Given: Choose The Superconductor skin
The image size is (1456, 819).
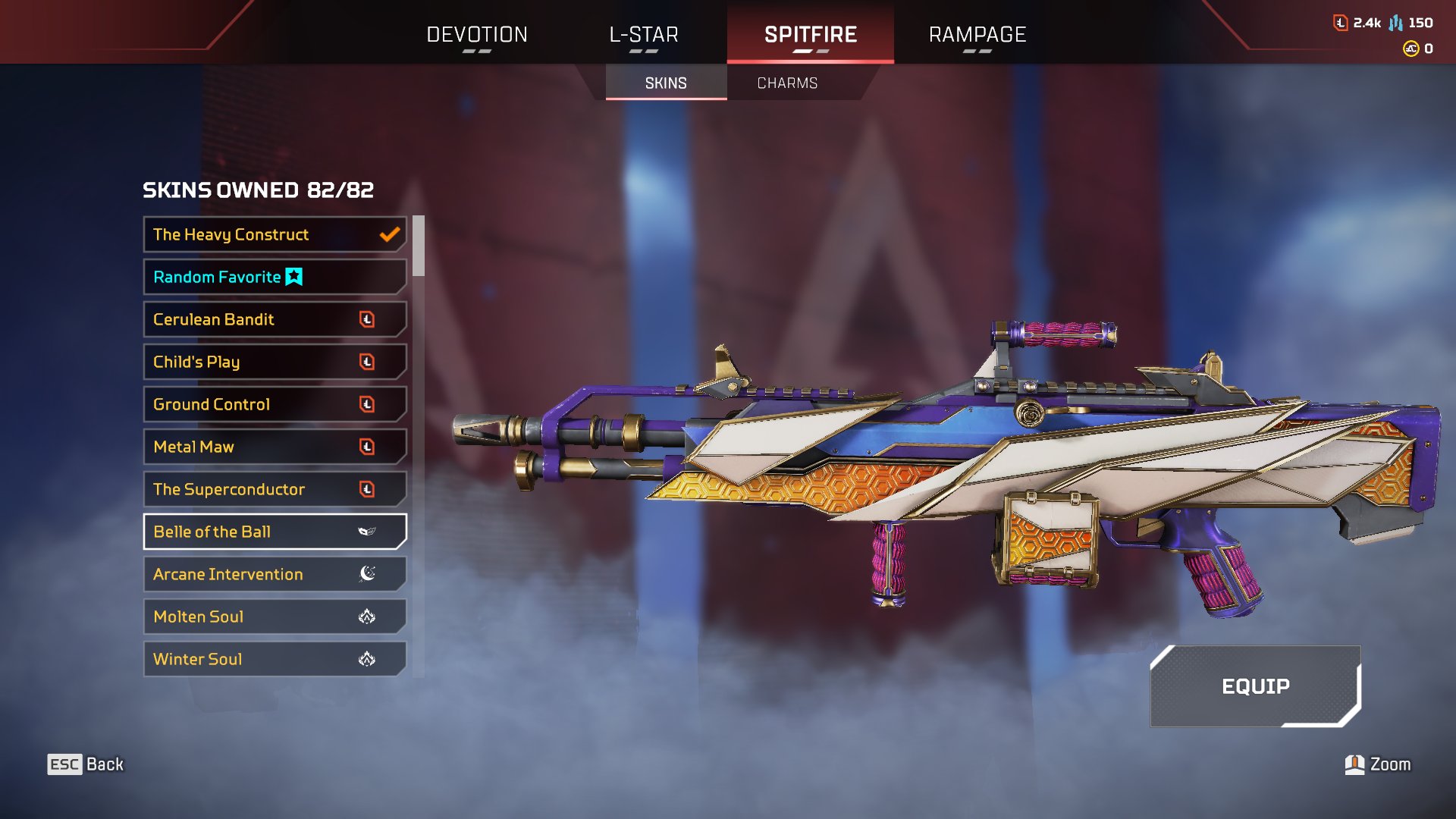Looking at the screenshot, I should click(x=275, y=489).
